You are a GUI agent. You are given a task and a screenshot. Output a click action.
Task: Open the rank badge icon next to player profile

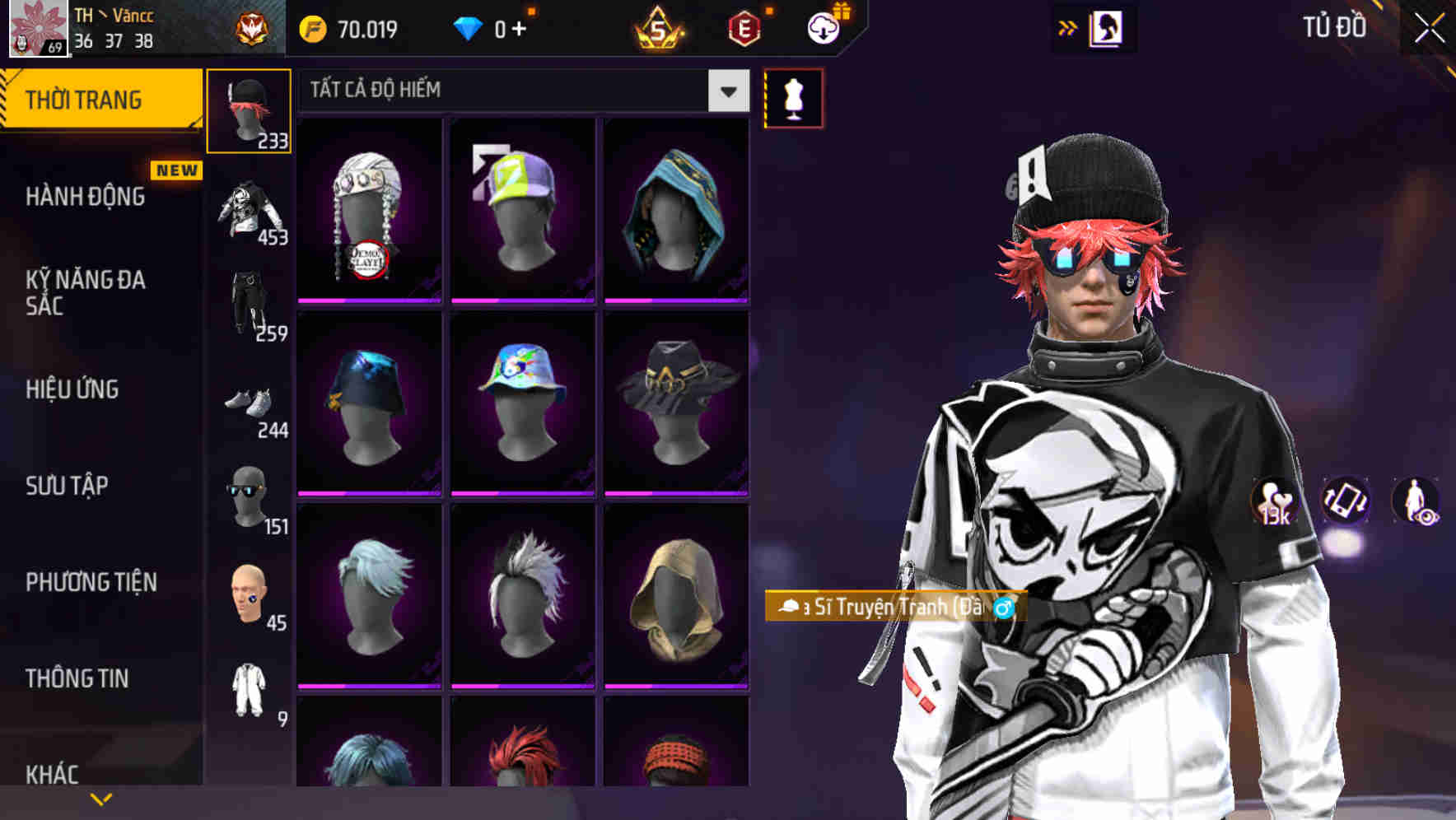click(x=251, y=28)
